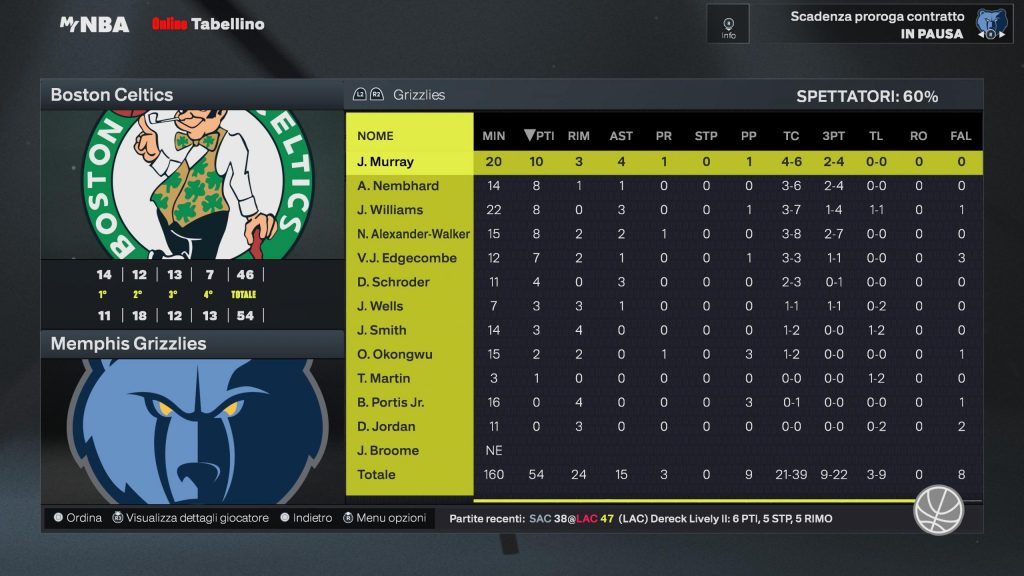Select V.J. Edgecombe's row
This screenshot has width=1024, height=576.
[x=410, y=258]
